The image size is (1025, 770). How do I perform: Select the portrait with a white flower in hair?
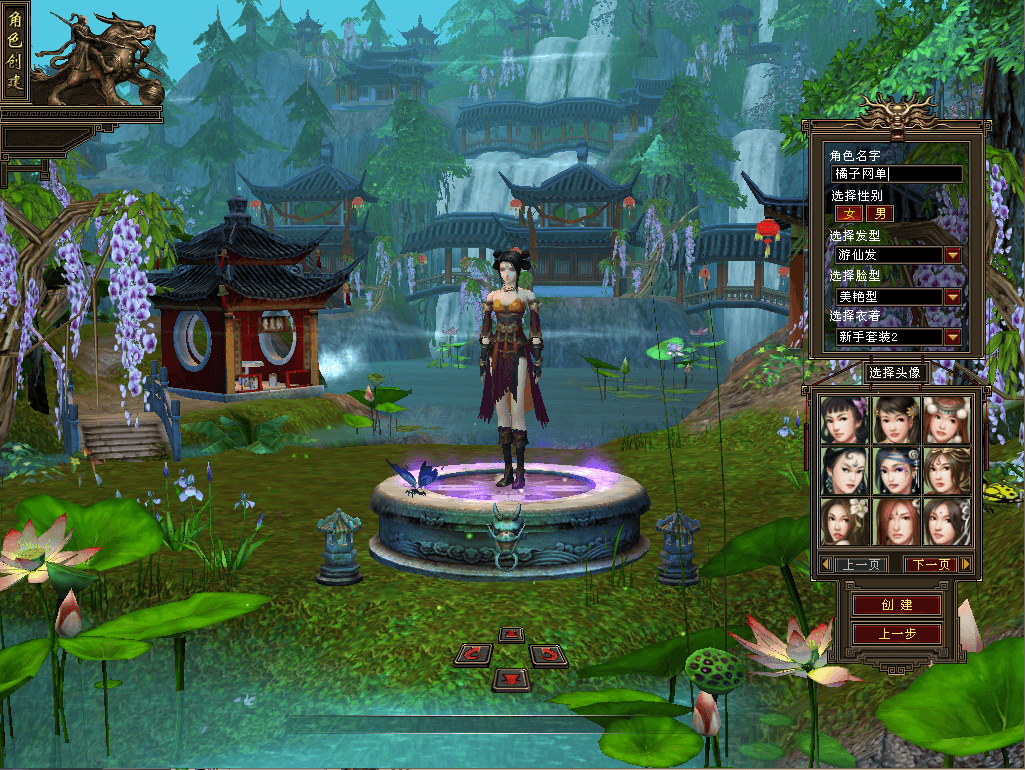coord(845,522)
